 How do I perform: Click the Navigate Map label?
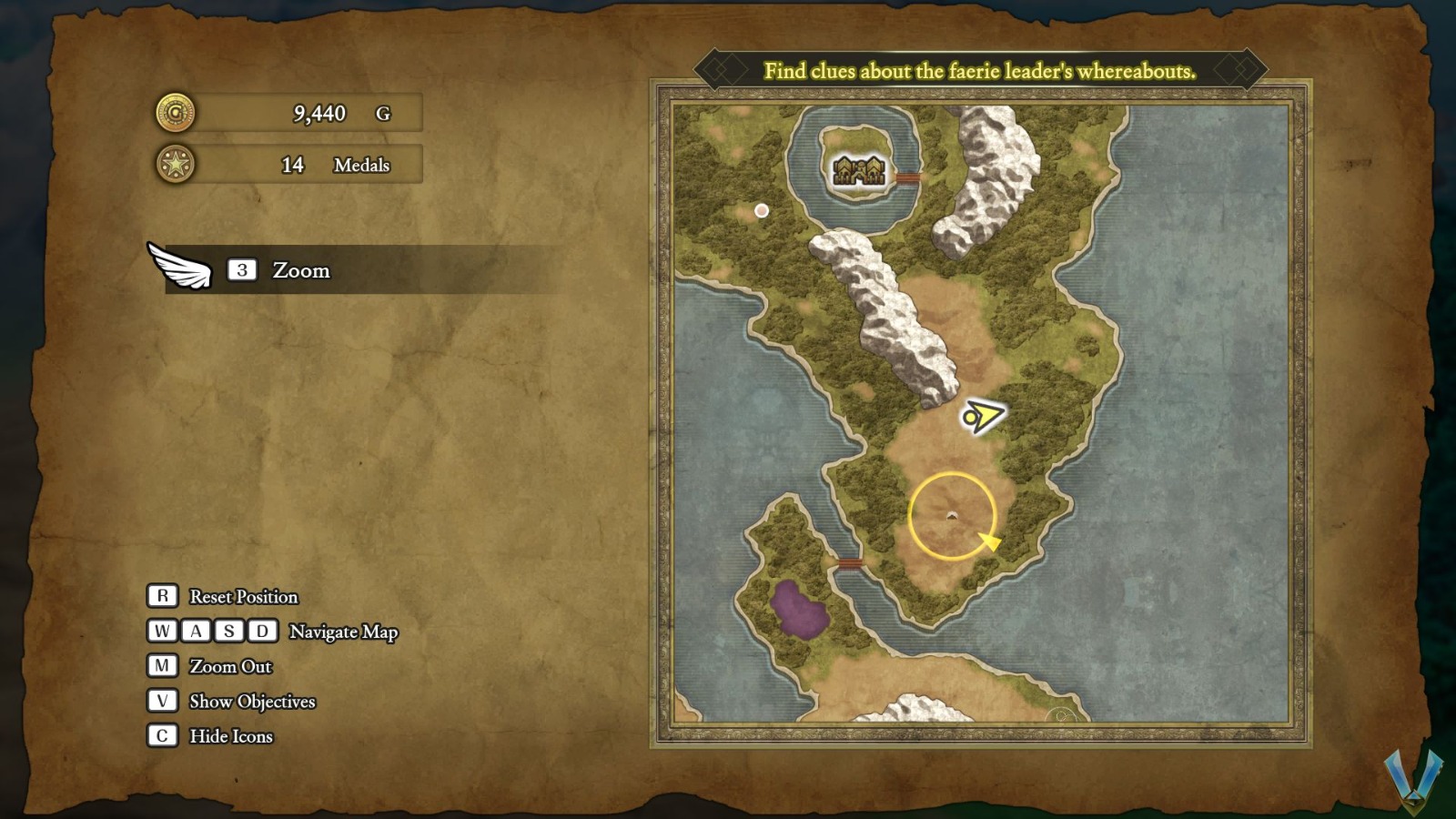click(x=343, y=632)
